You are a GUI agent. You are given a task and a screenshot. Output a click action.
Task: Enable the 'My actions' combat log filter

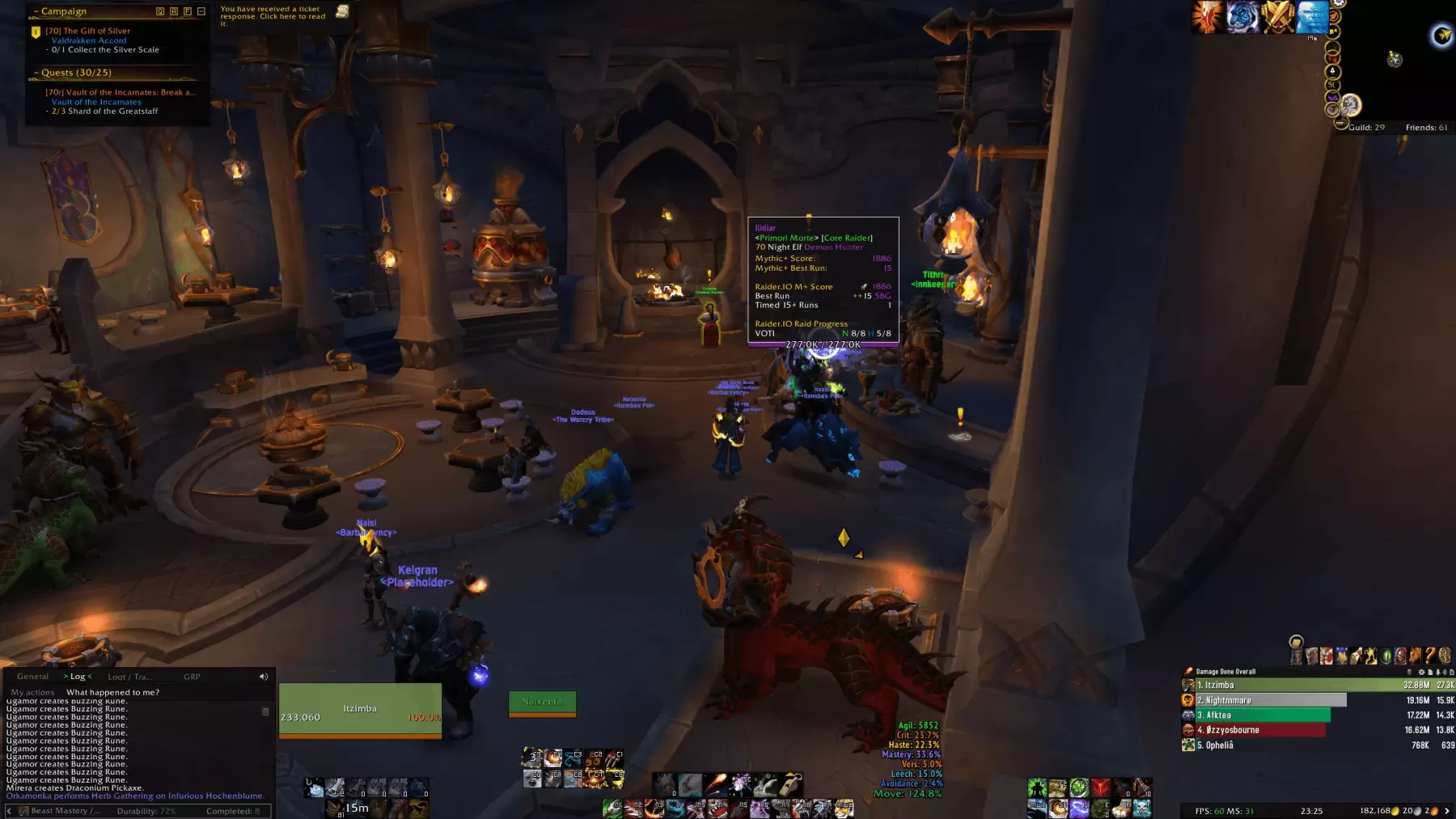(33, 692)
